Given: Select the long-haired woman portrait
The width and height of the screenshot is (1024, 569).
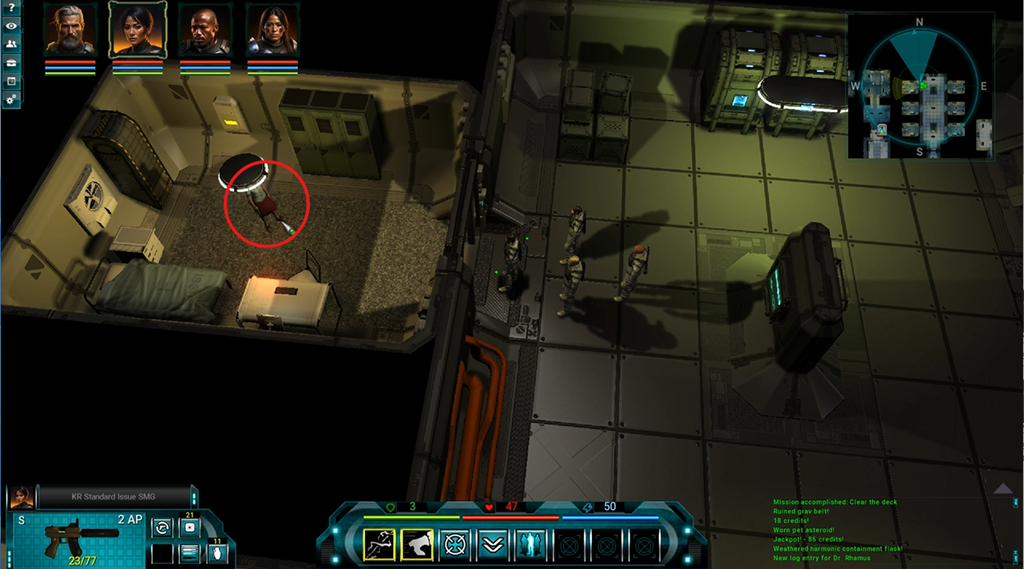Looking at the screenshot, I should point(272,31).
